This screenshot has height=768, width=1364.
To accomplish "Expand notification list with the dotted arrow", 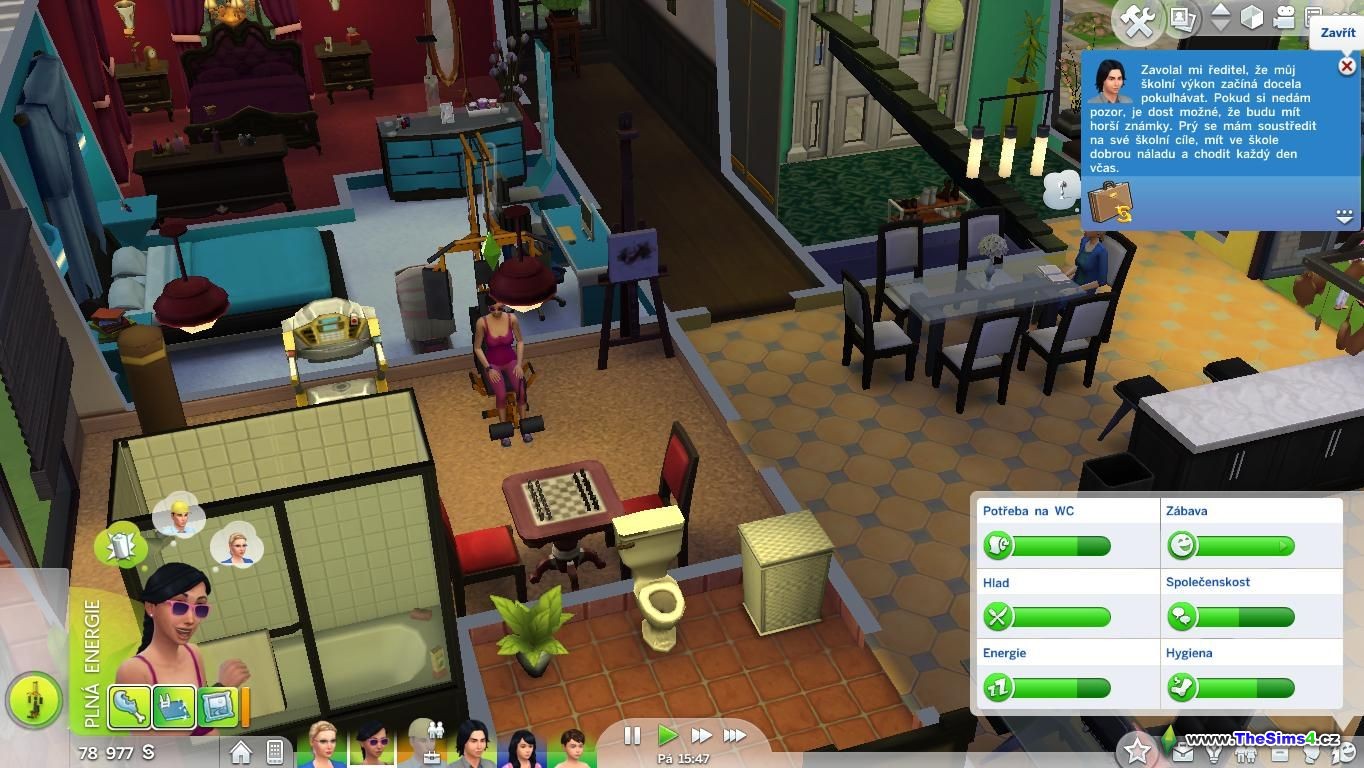I will (1344, 216).
